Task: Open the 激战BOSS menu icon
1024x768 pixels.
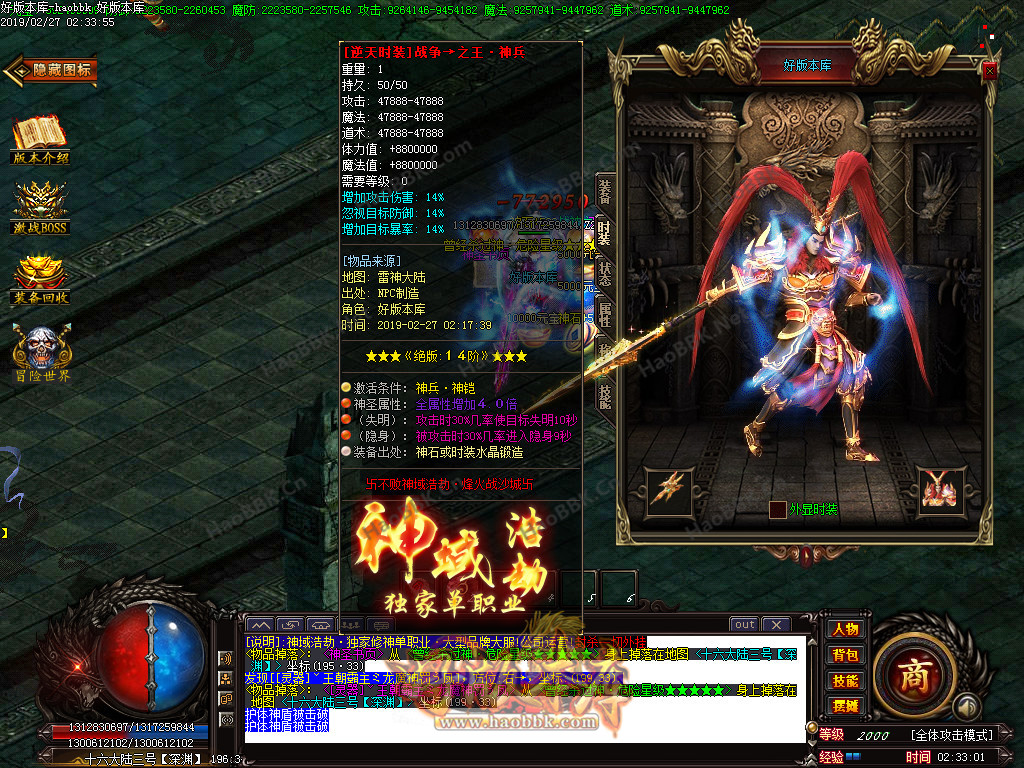Action: coord(41,208)
